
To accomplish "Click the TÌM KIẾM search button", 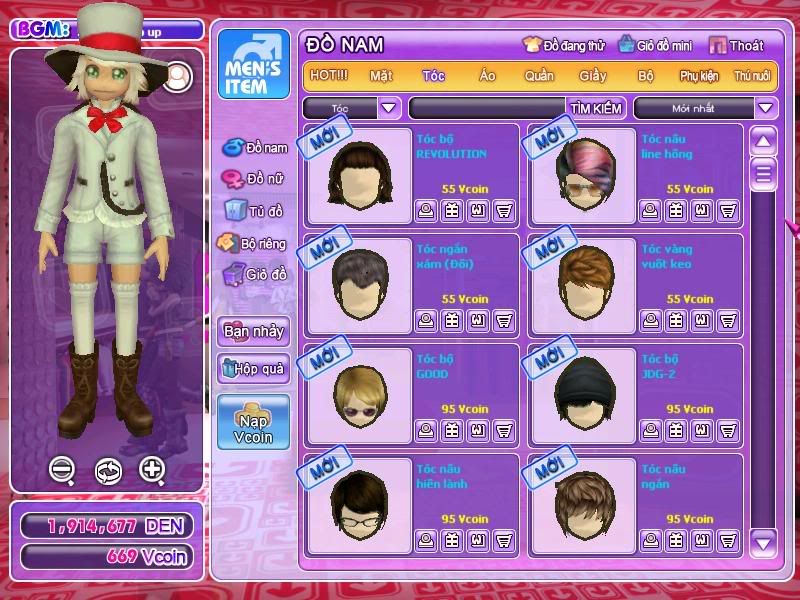I will (x=596, y=108).
